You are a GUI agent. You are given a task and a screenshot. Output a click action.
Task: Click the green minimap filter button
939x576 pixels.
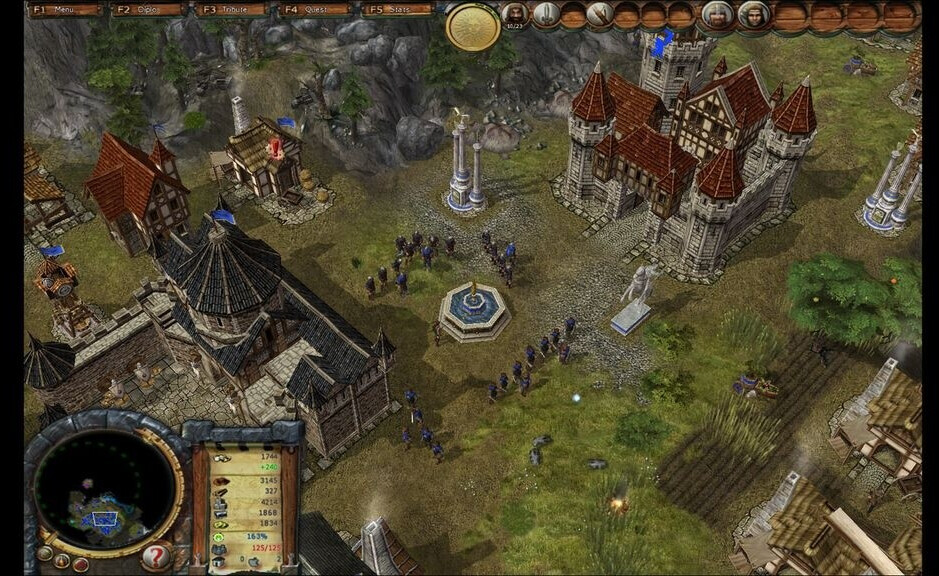pyautogui.click(x=43, y=552)
